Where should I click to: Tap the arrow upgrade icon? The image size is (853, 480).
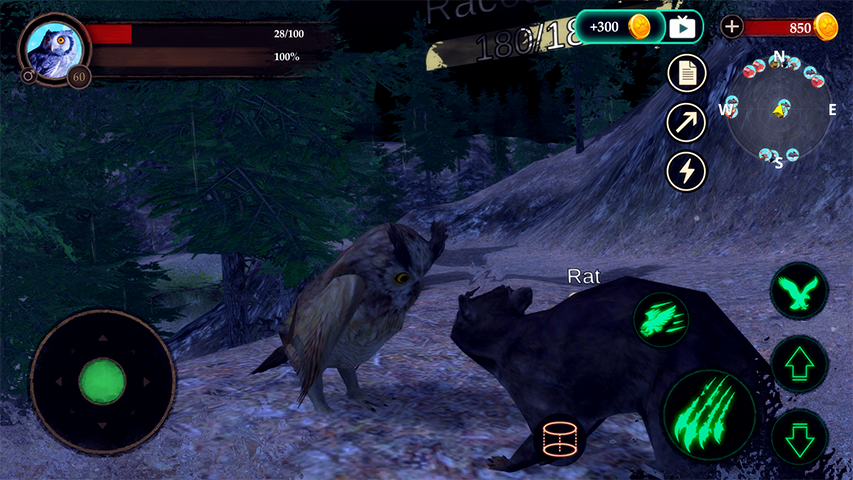coord(686,122)
